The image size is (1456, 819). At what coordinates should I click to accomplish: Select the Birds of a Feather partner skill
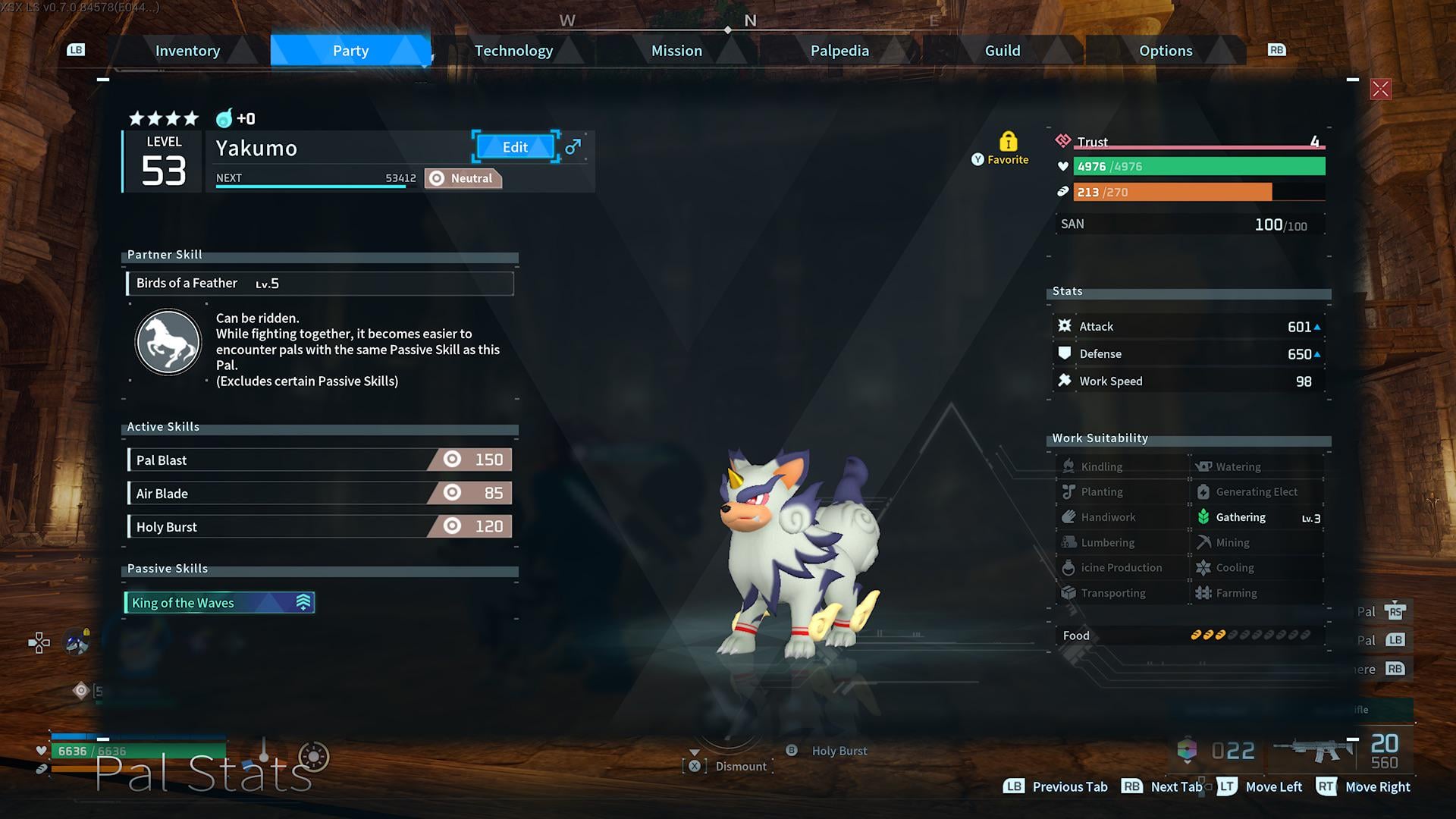pyautogui.click(x=320, y=283)
